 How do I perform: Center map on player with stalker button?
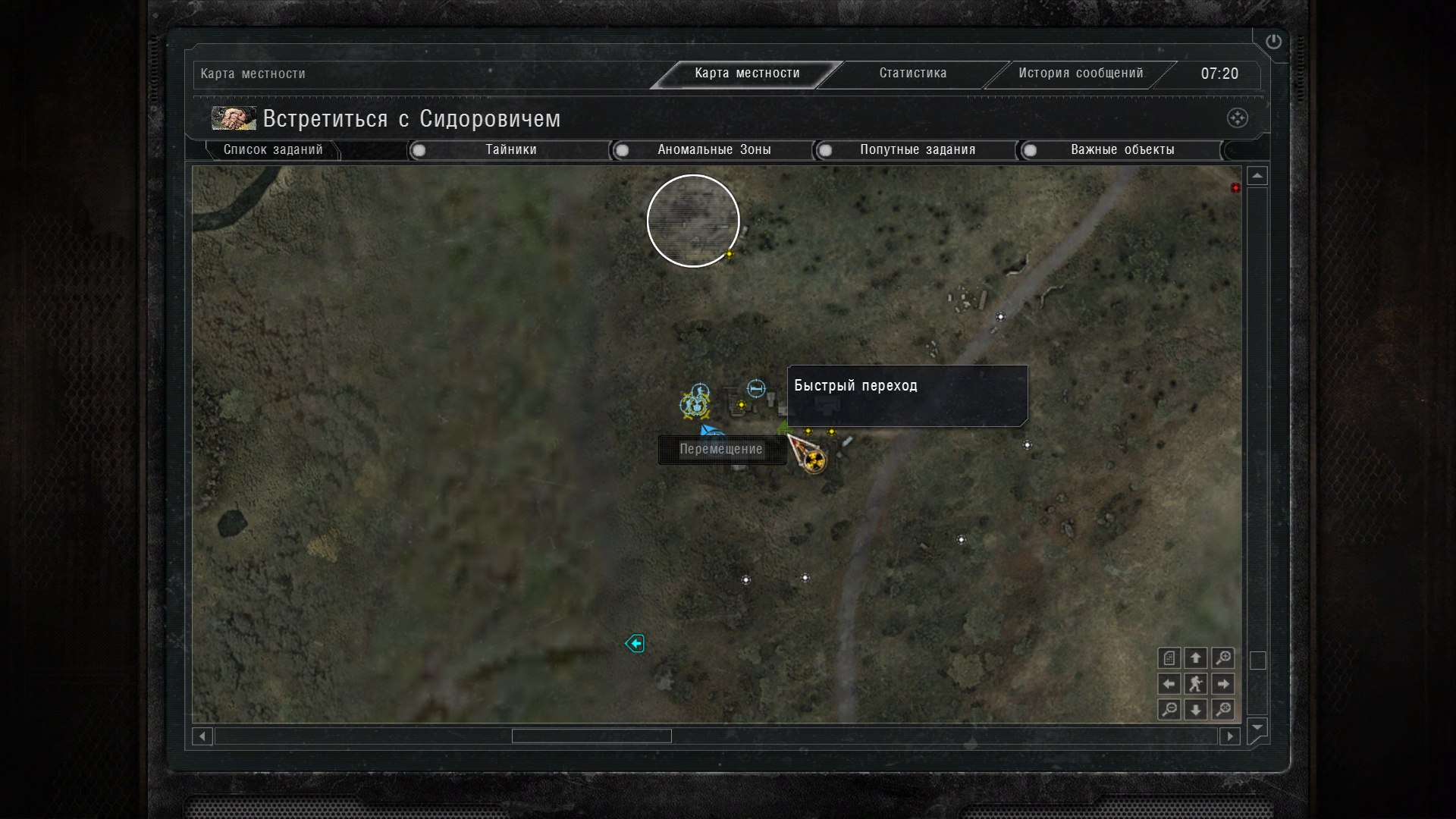click(1196, 684)
